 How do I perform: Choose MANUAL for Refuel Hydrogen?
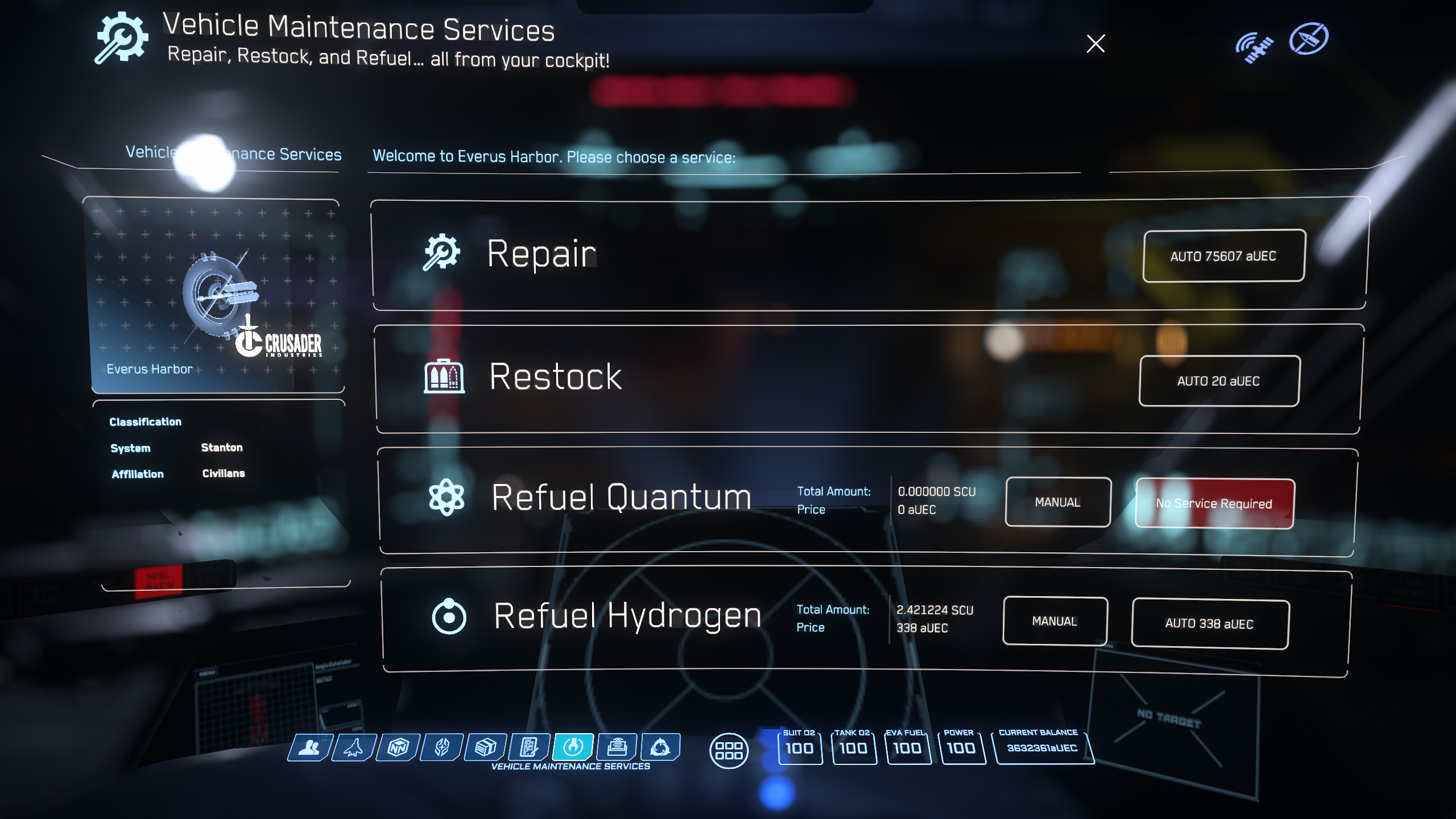(1054, 621)
